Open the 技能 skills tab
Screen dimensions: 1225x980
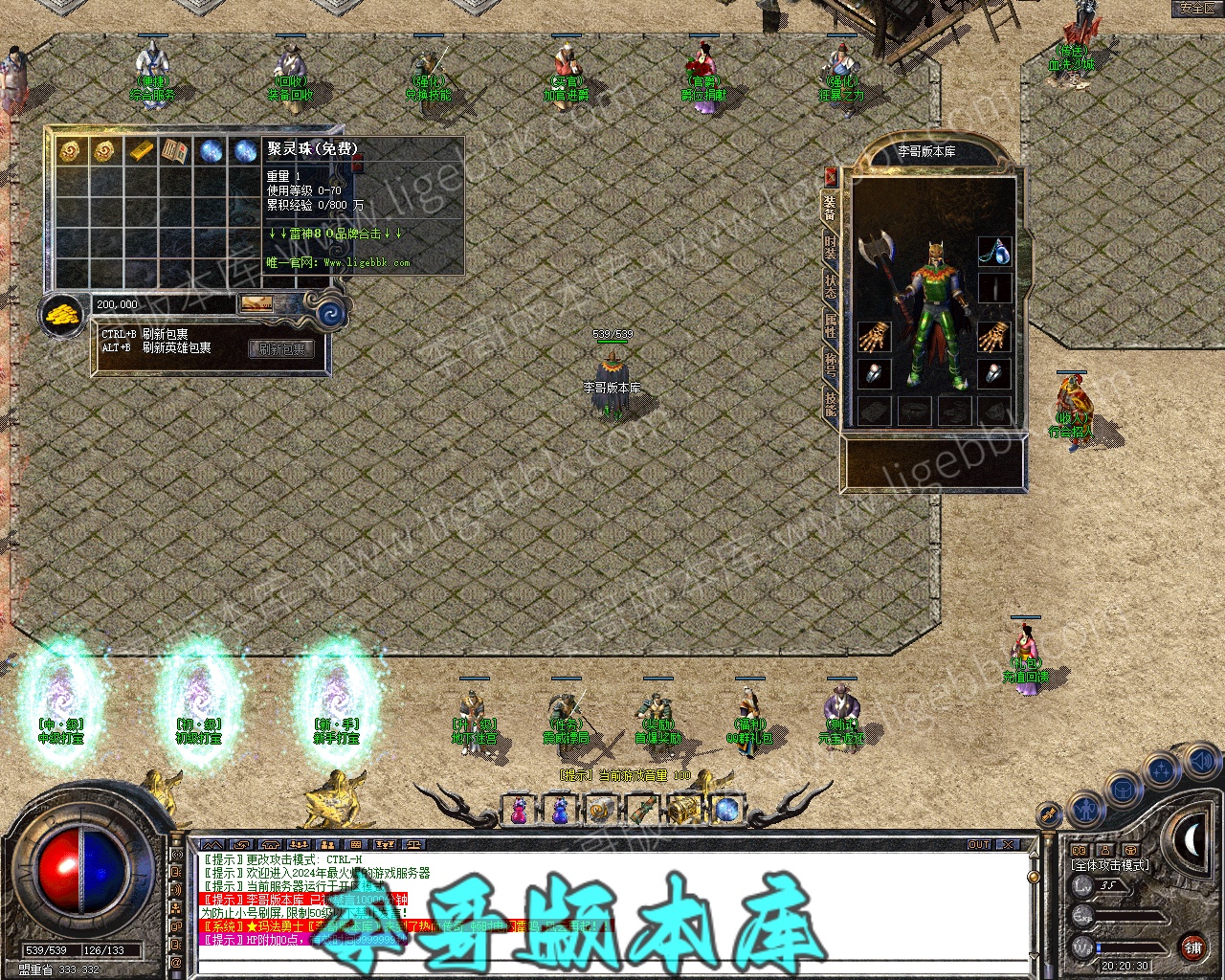click(830, 406)
